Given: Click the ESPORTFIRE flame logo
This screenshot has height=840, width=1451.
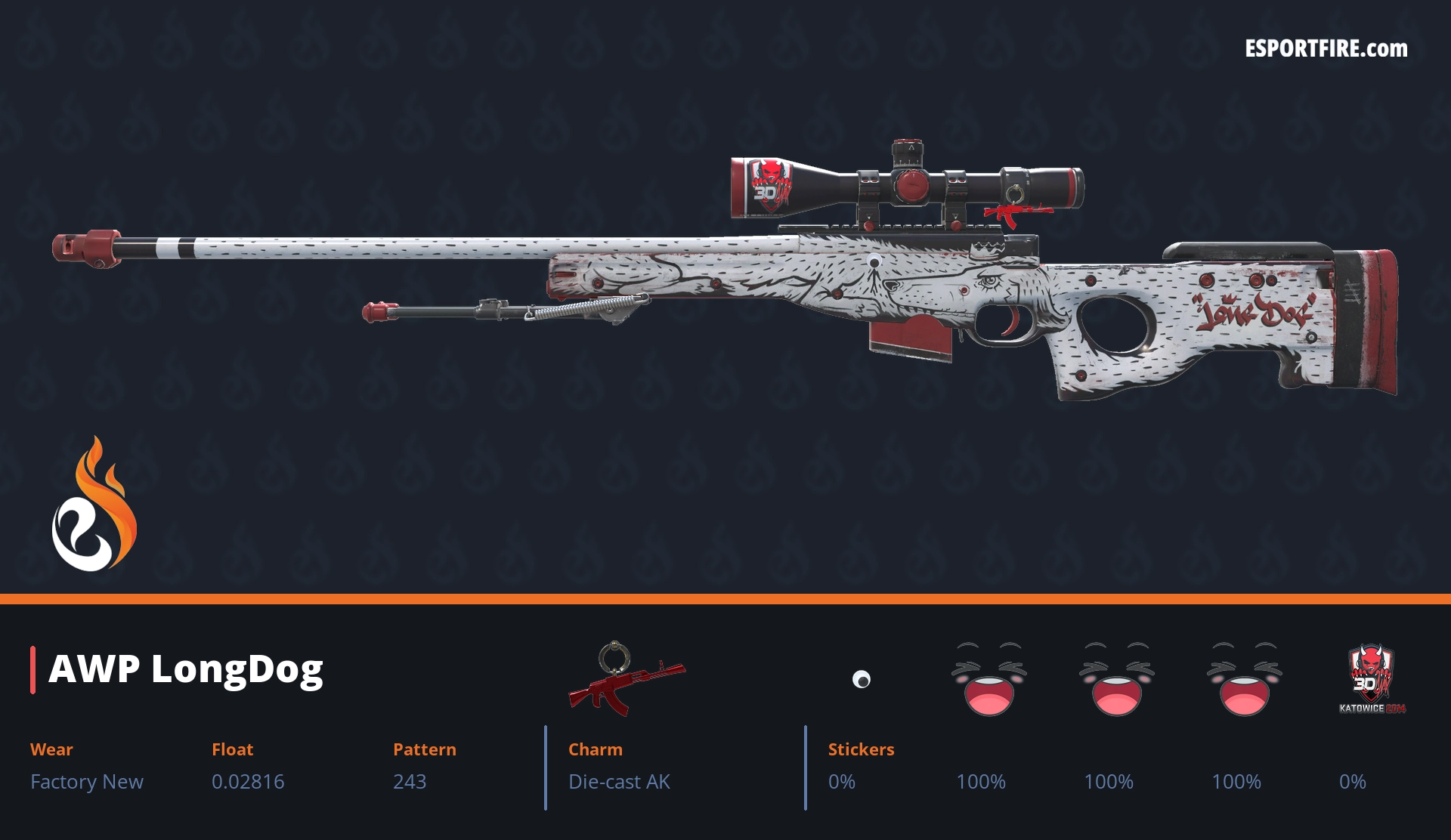Looking at the screenshot, I should point(94,506).
